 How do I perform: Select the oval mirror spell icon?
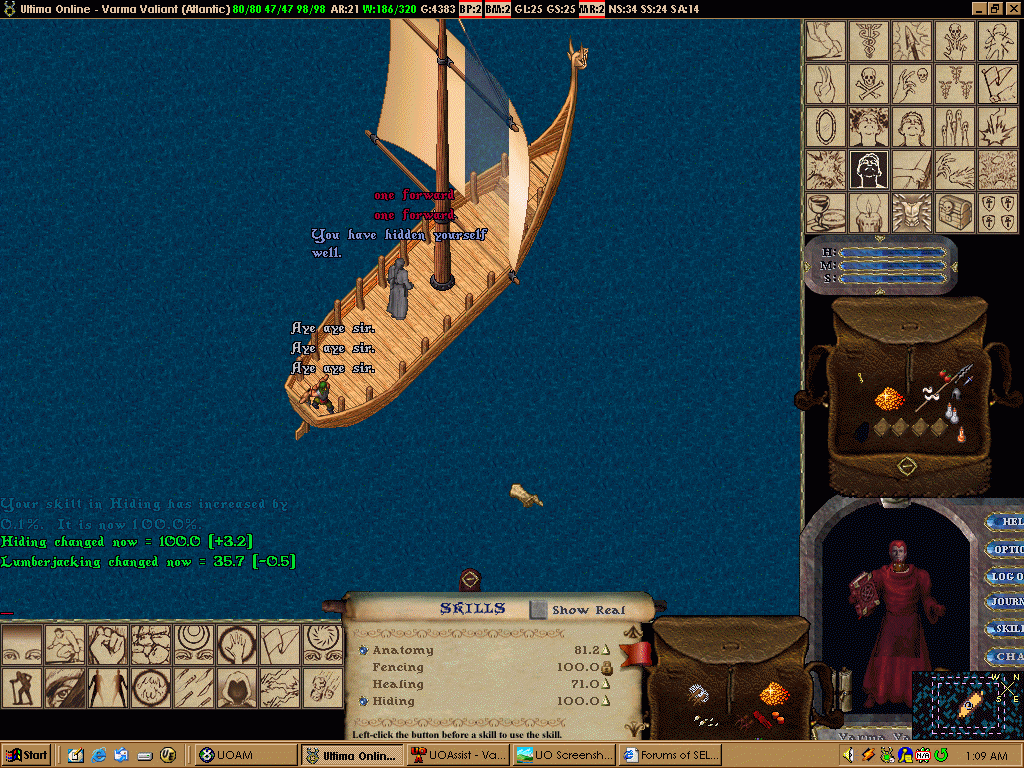click(826, 127)
